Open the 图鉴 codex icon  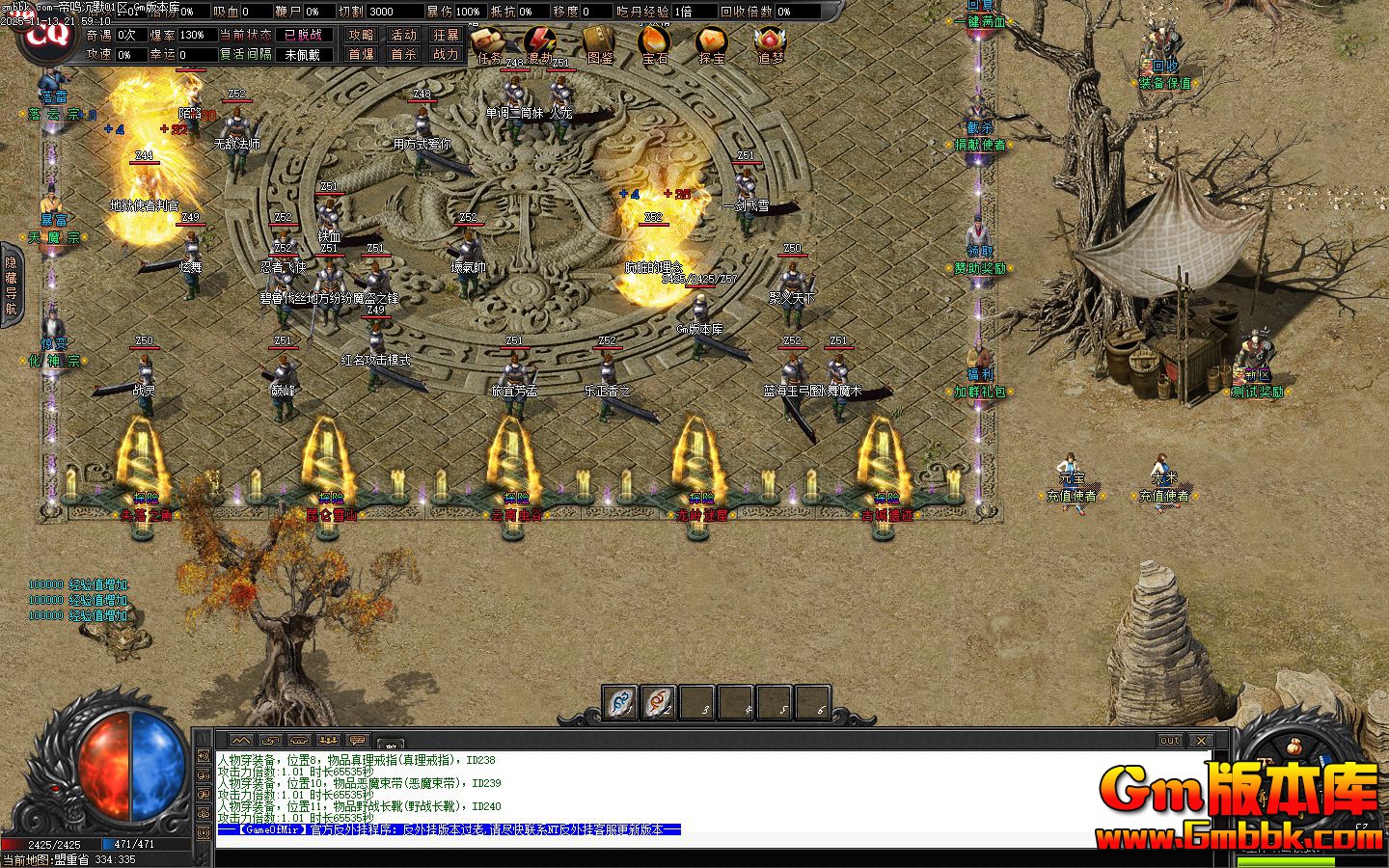599,41
